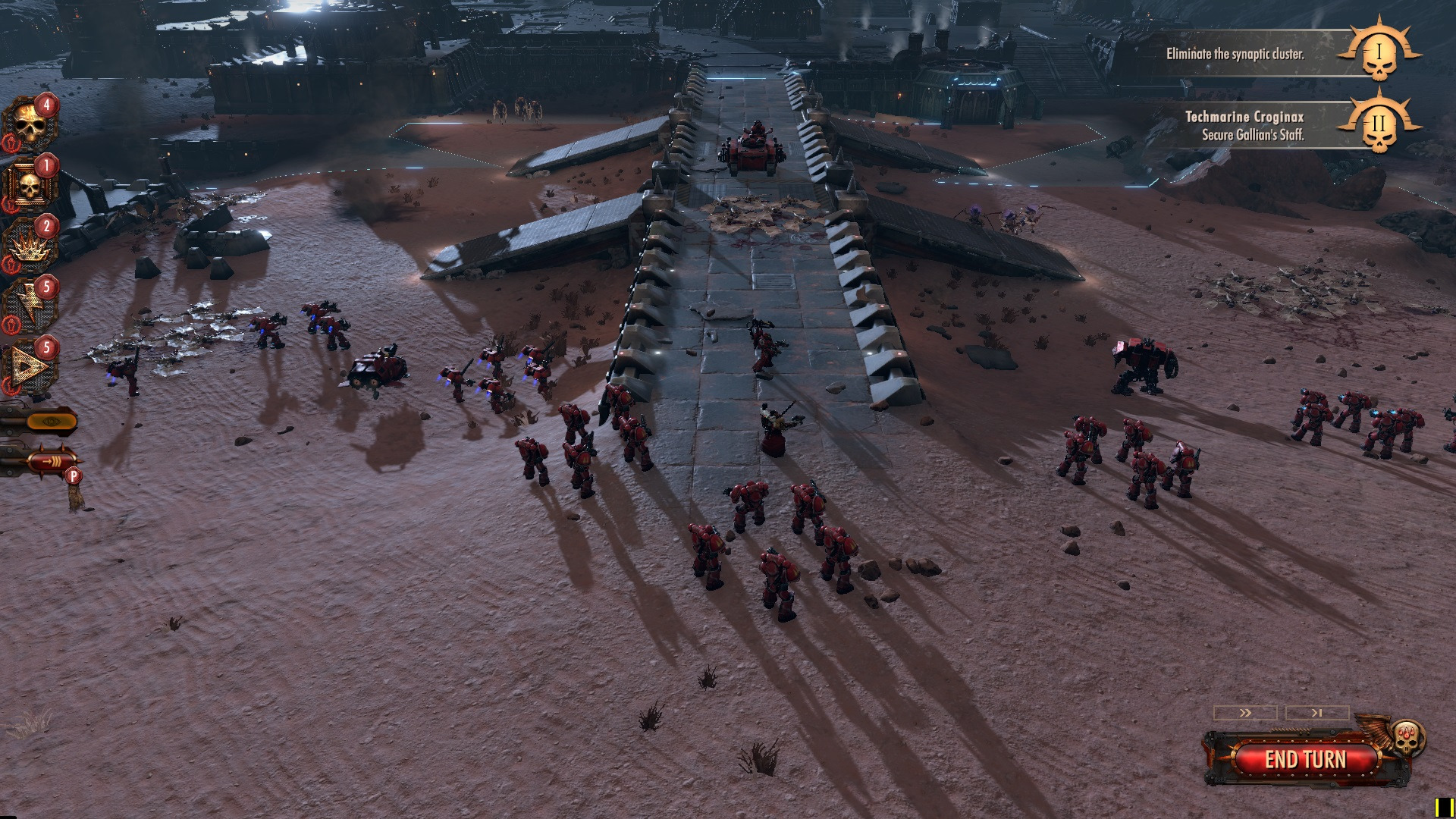The image size is (1456, 819).
Task: Select the framed skull group icon
Action: click(x=29, y=185)
